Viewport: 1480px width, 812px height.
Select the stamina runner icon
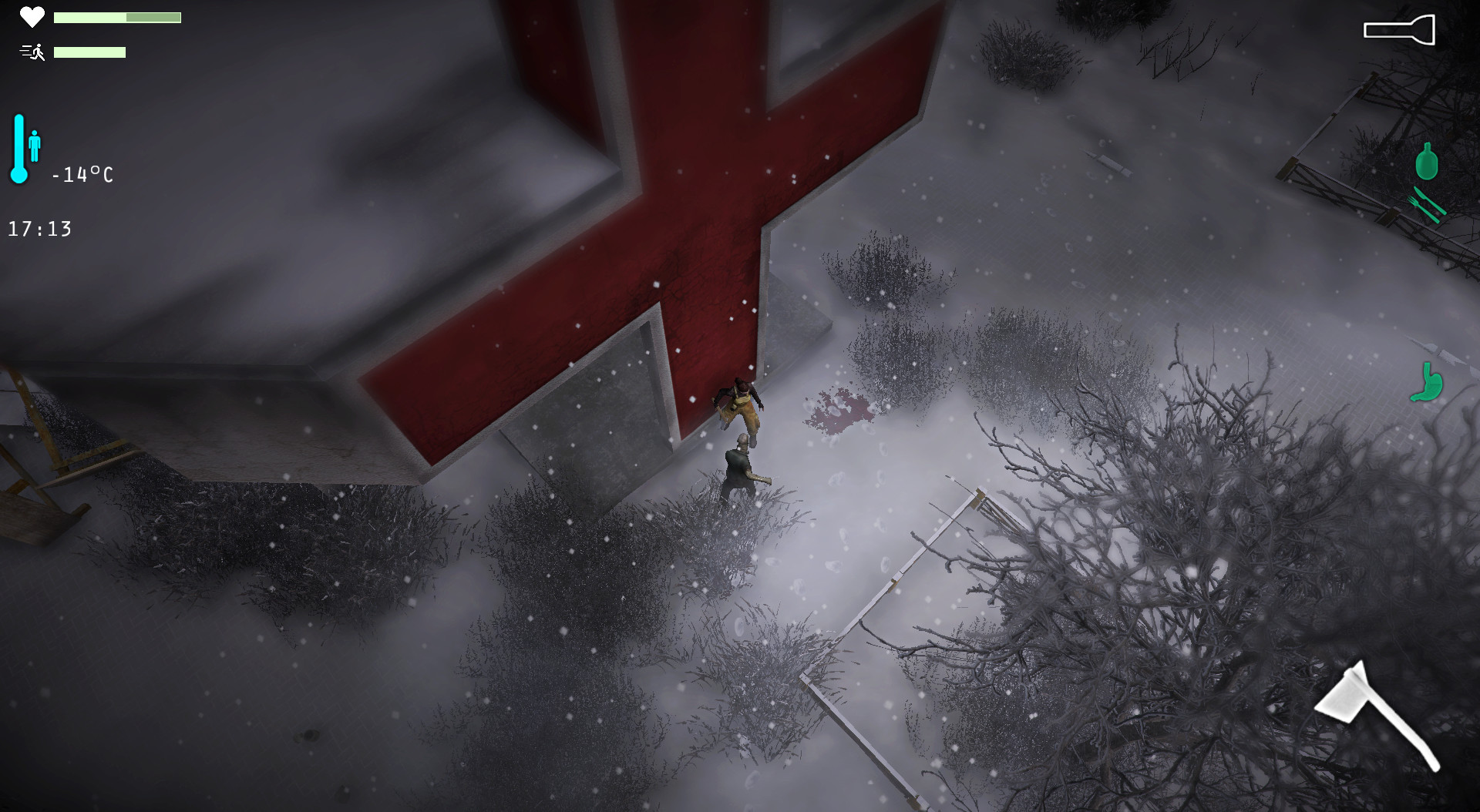tap(31, 52)
